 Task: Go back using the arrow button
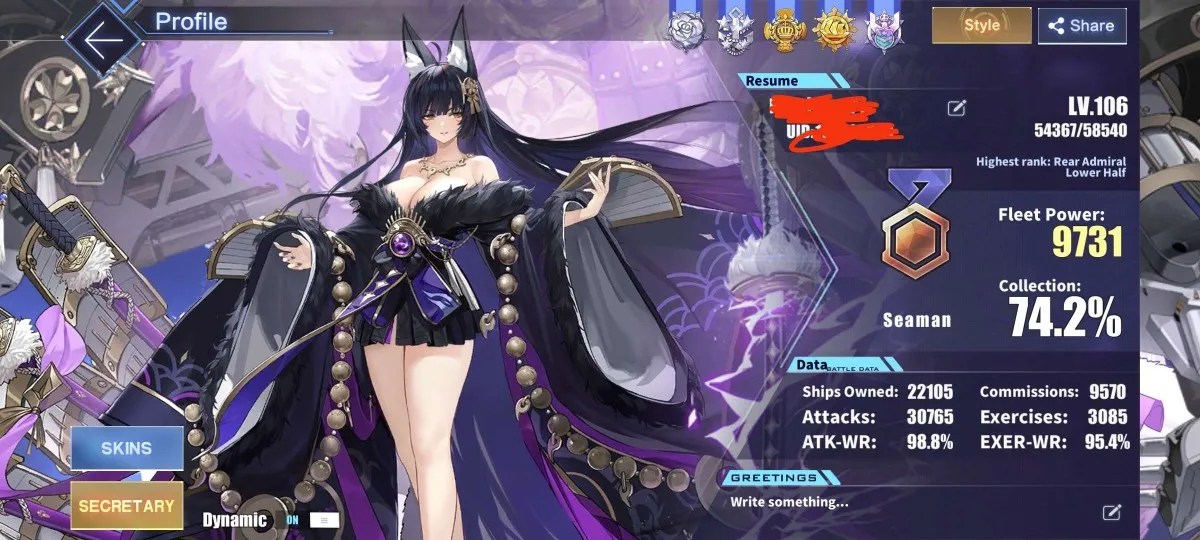104,39
